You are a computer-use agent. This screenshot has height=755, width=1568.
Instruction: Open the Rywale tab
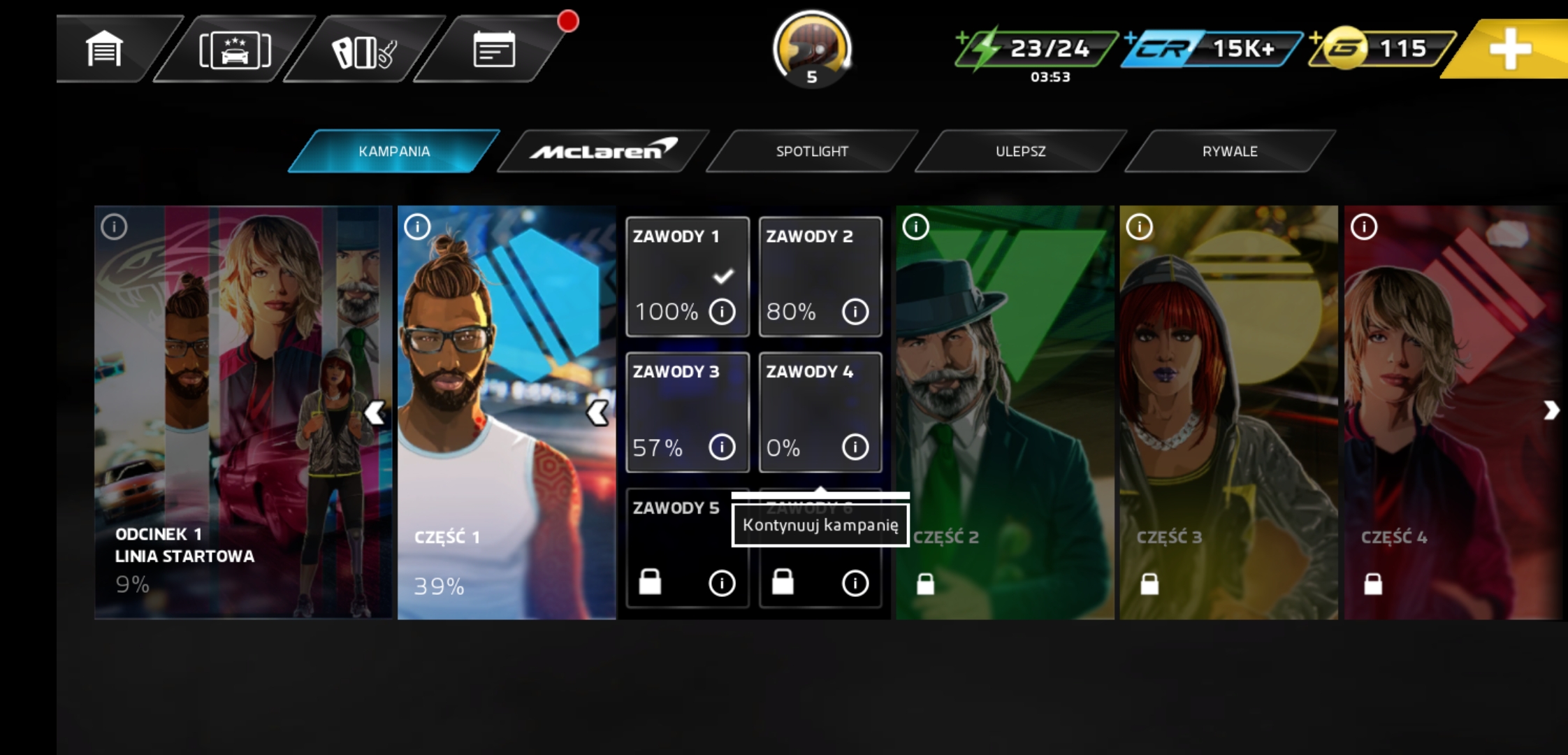click(1230, 151)
